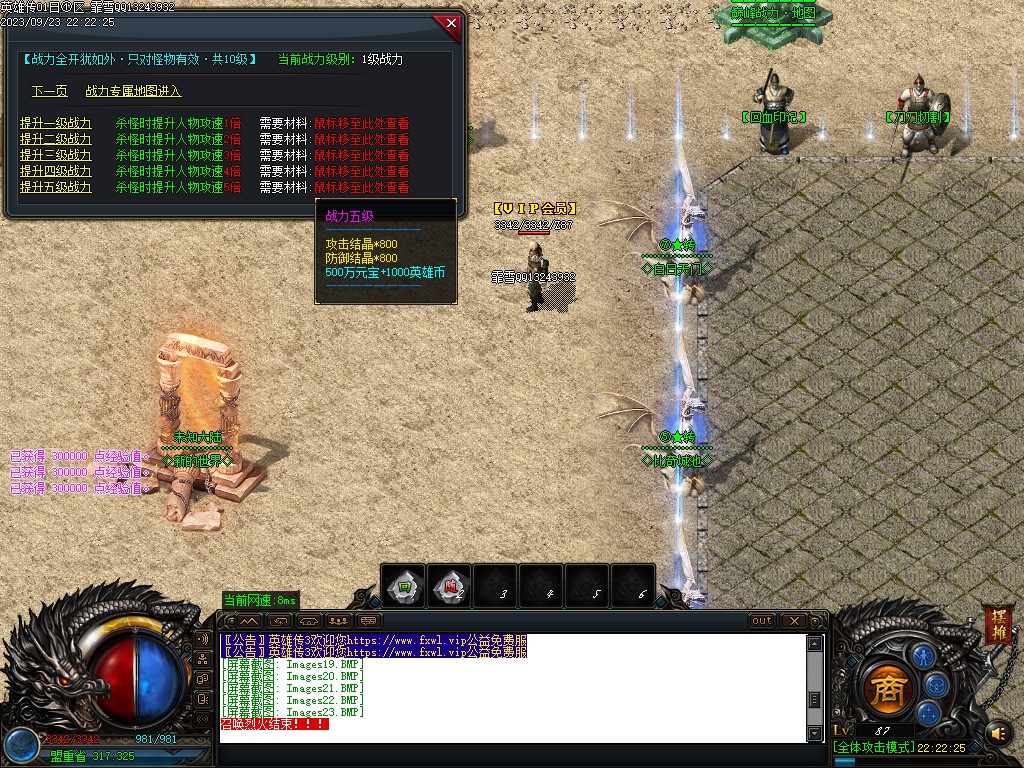Go to 下一页 in the dialog
This screenshot has width=1024, height=768.
point(49,91)
